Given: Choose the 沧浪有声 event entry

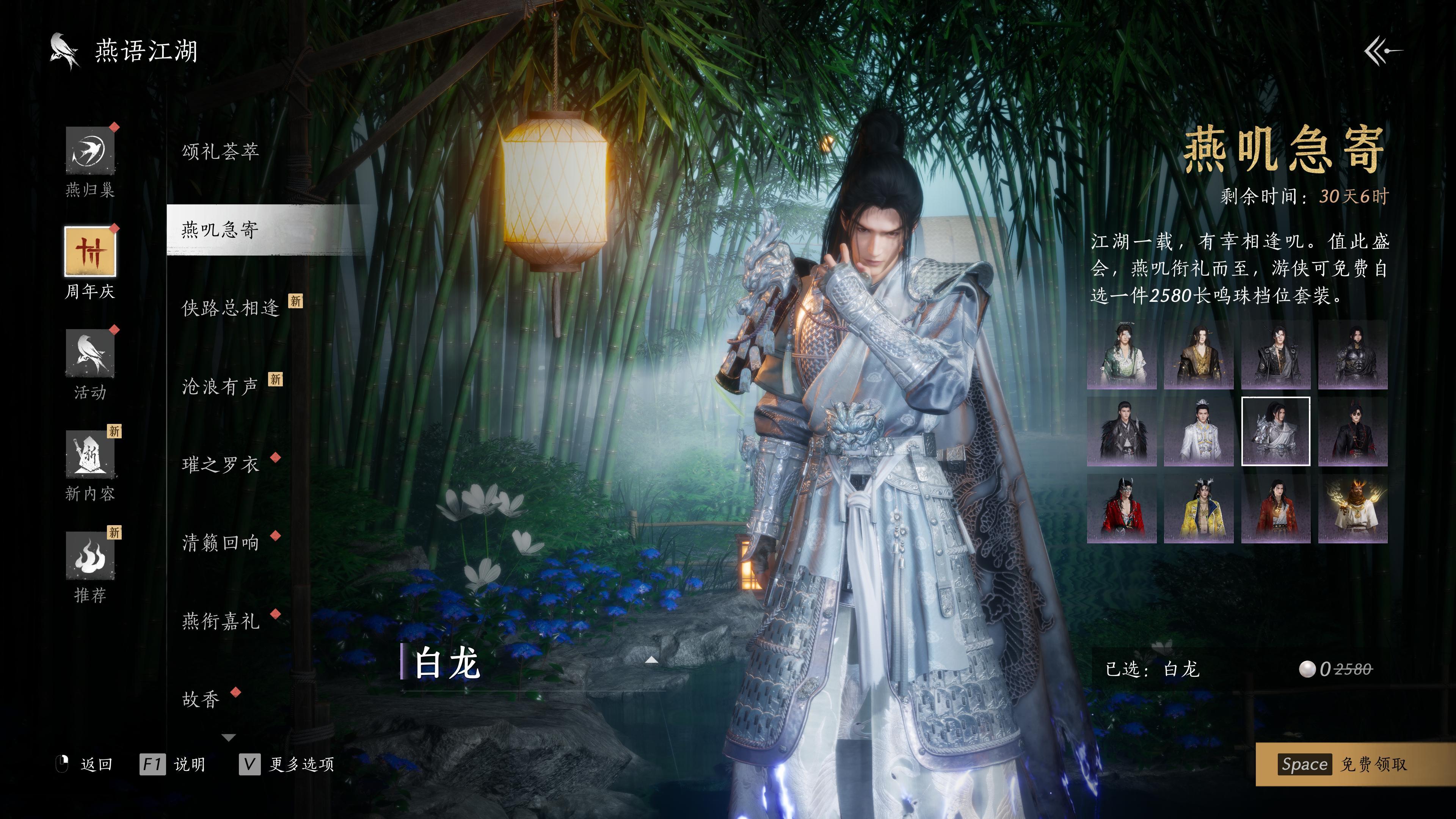Looking at the screenshot, I should (220, 387).
